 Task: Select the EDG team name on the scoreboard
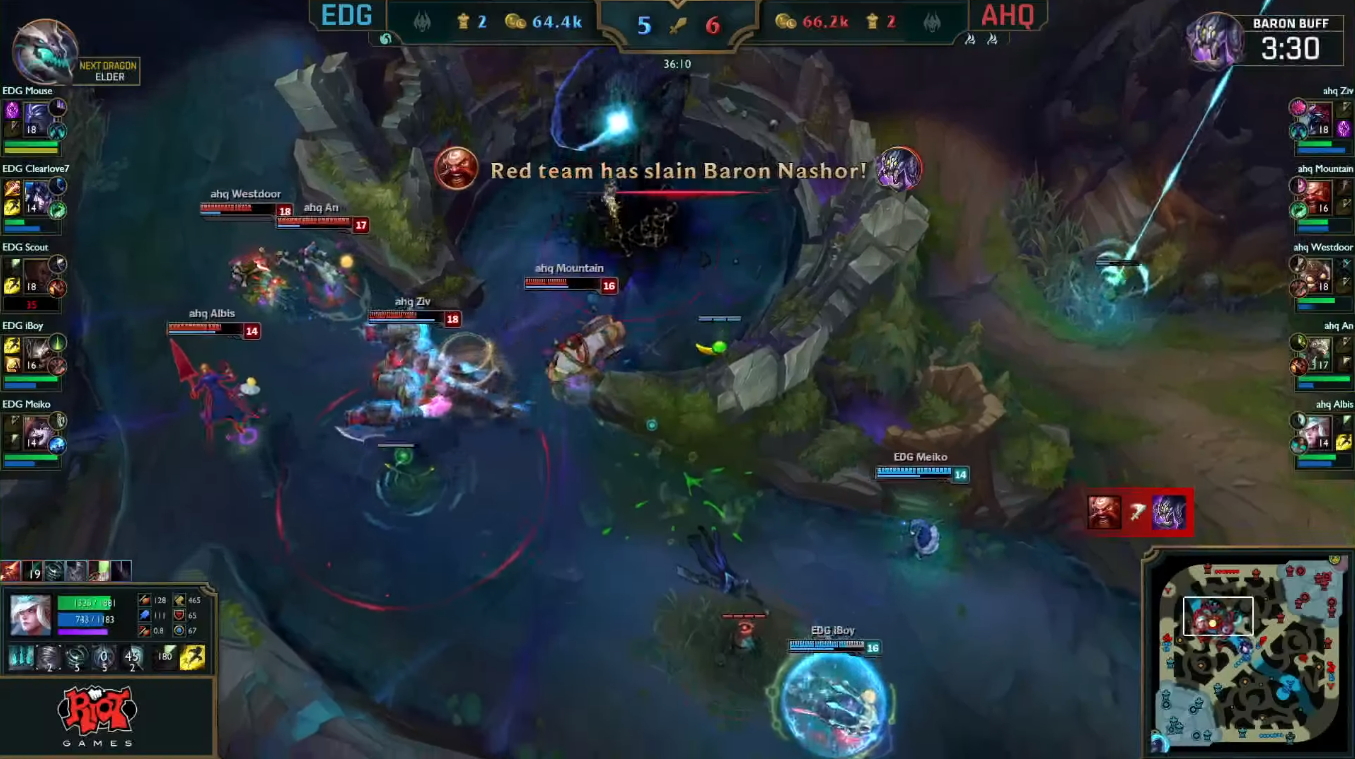[346, 16]
